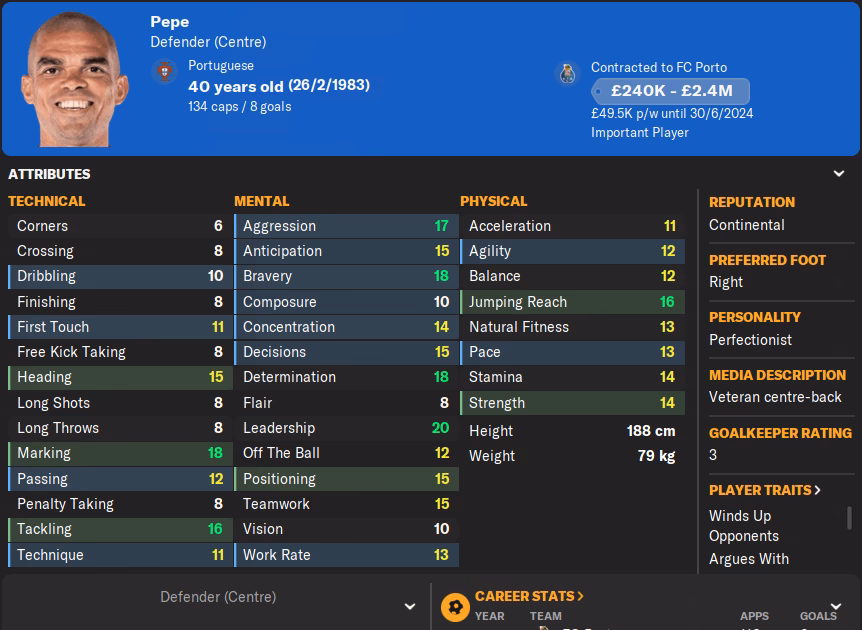Select the Leadership attribute row
The width and height of the screenshot is (862, 630).
345,428
